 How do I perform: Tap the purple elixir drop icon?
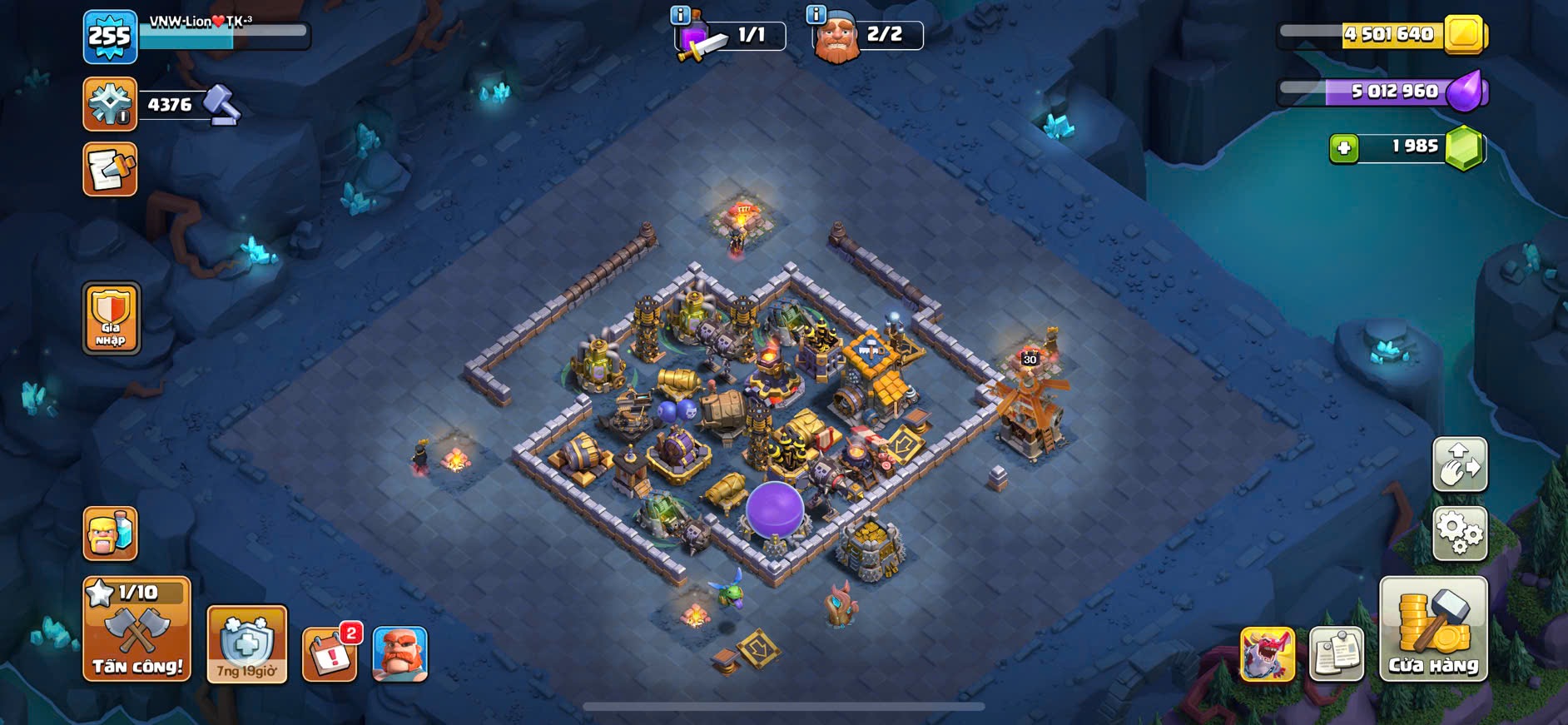pos(1466,91)
